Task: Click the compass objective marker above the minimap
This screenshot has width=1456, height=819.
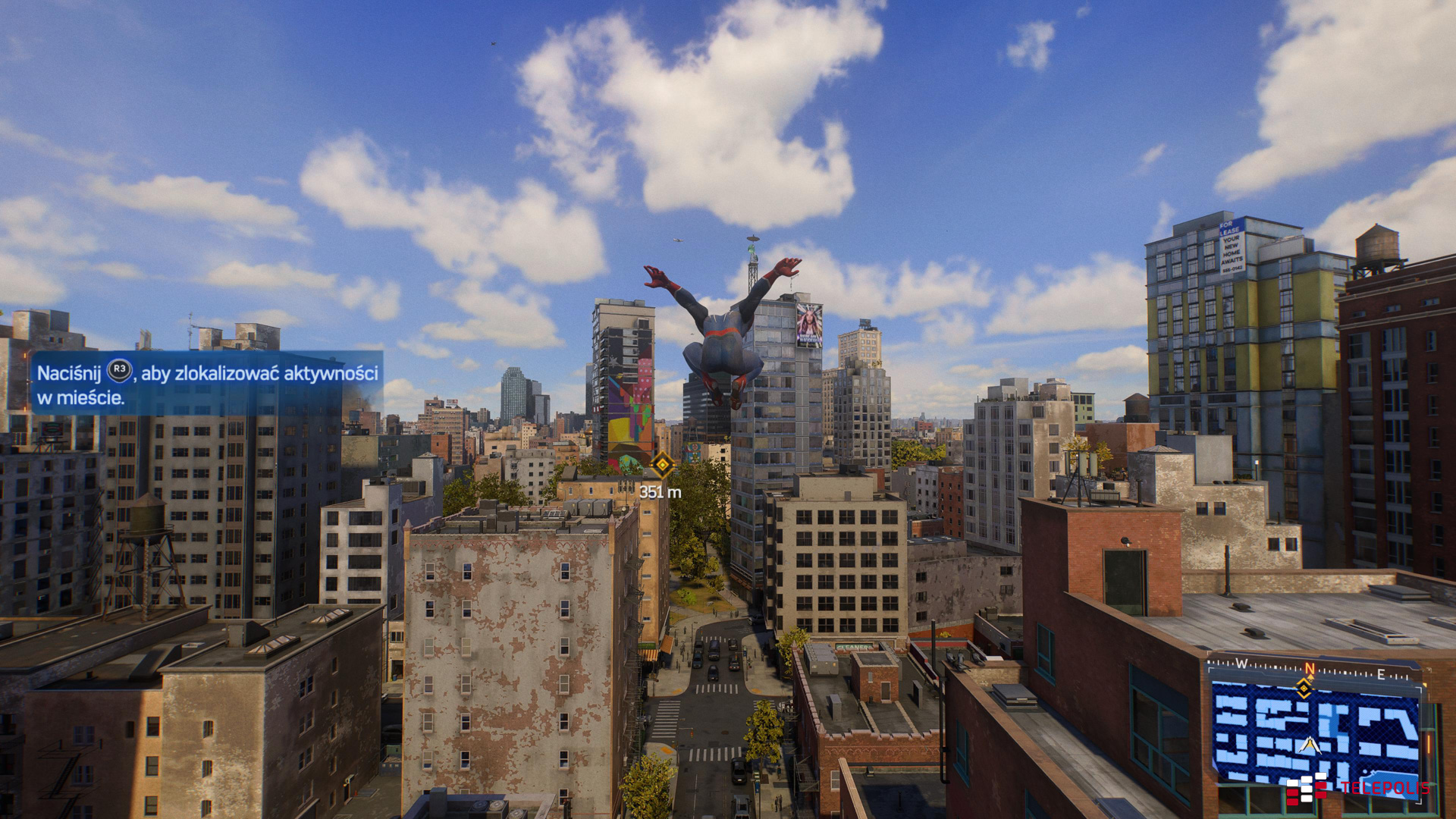Action: click(1304, 688)
